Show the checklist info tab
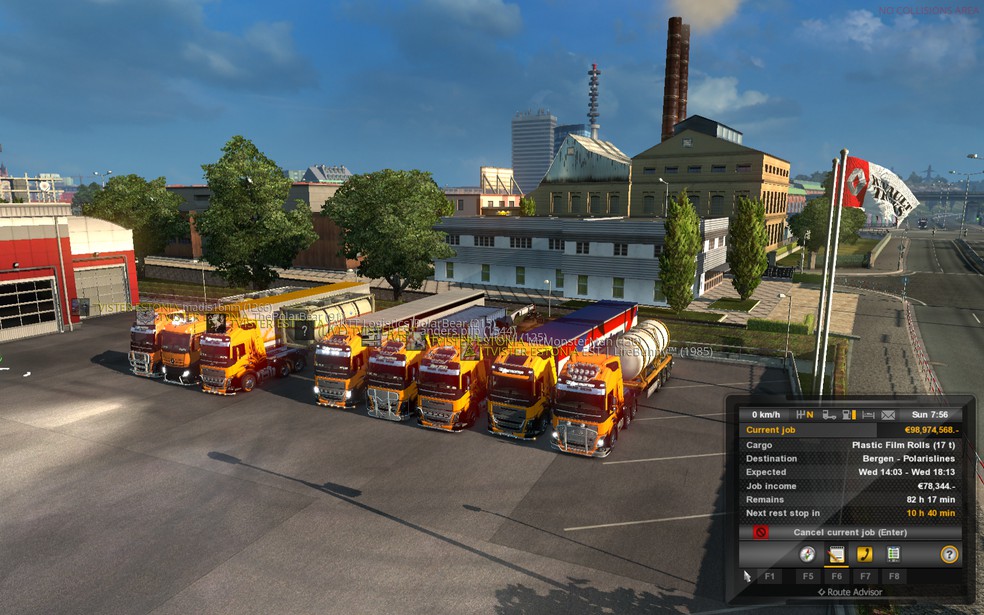The image size is (984, 615). coord(893,554)
